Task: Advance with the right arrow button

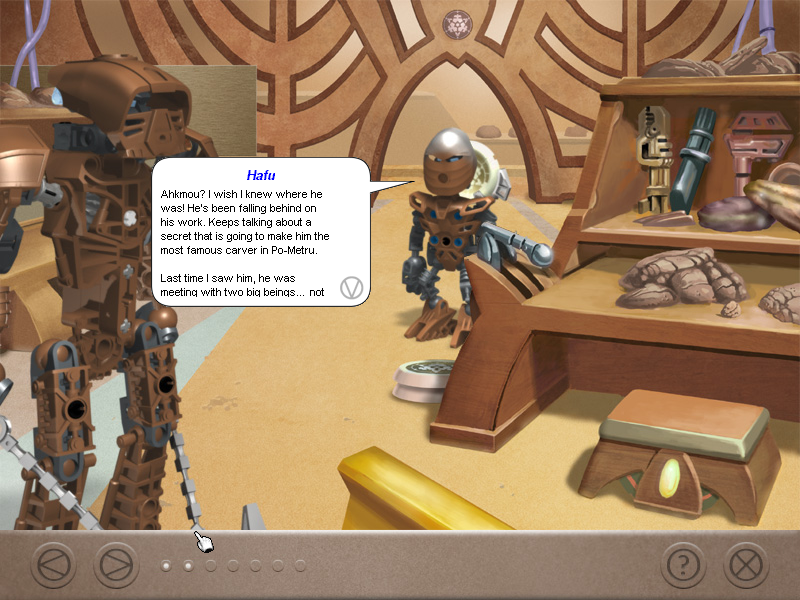Action: click(116, 566)
